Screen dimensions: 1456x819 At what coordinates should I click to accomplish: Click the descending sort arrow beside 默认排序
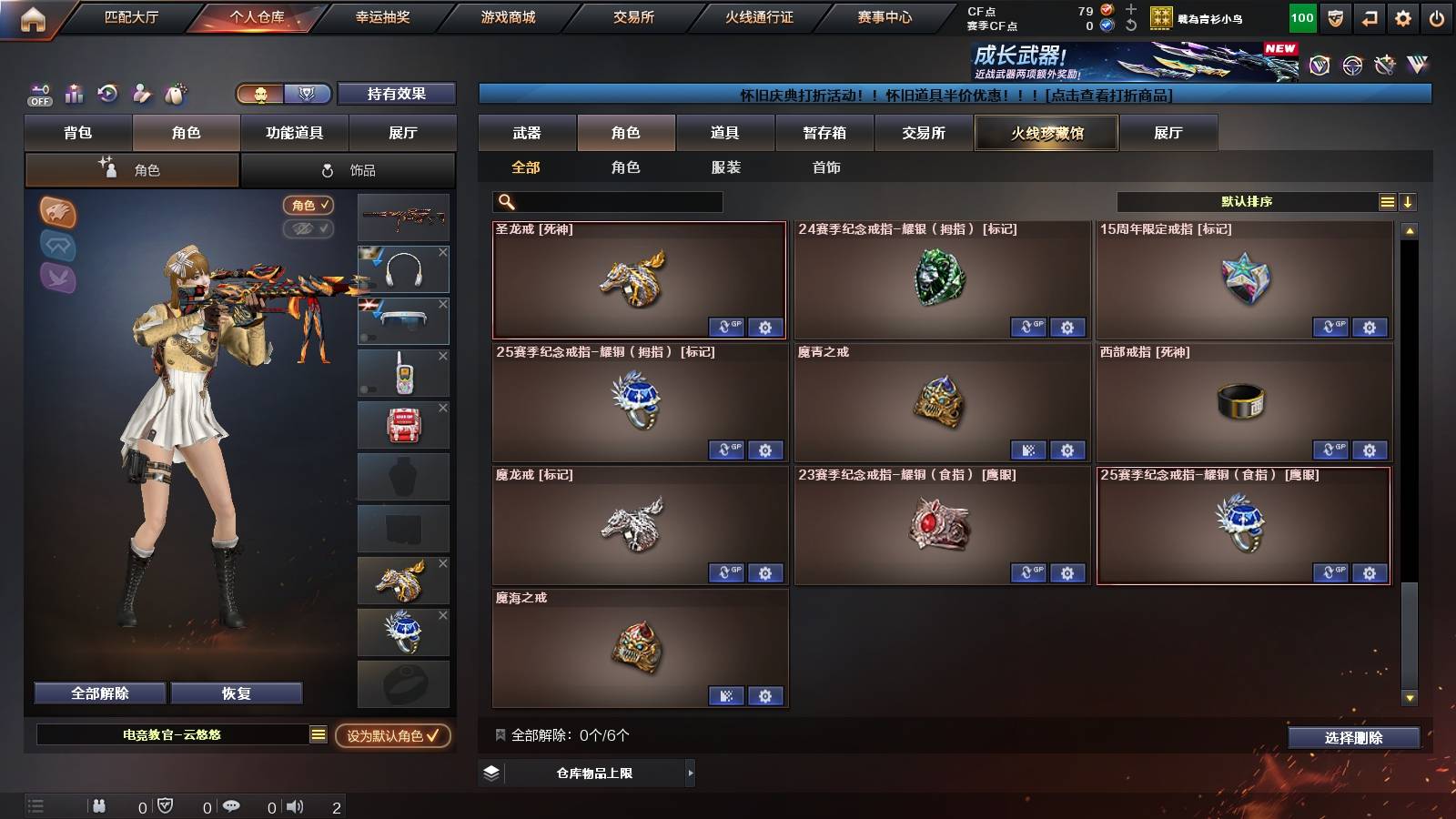pyautogui.click(x=1408, y=201)
